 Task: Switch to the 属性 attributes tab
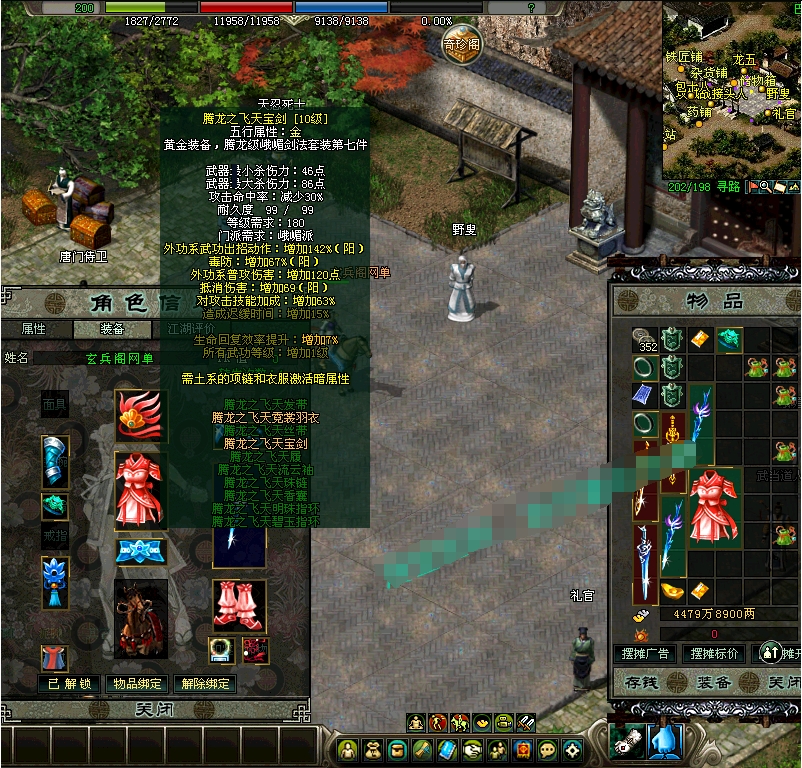[34, 329]
